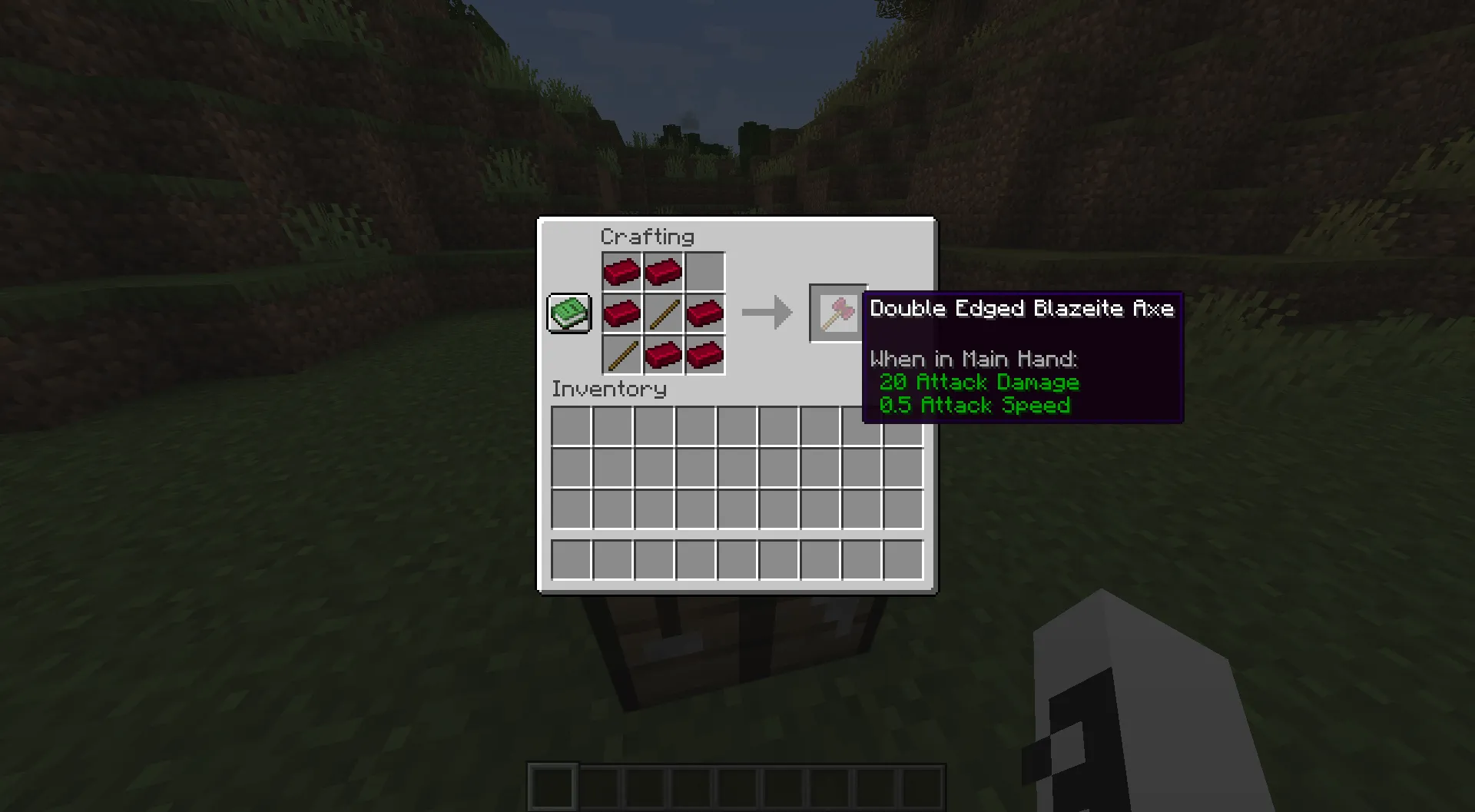Image resolution: width=1475 pixels, height=812 pixels.
Task: Click the empty top-right crafting slot
Action: pyautogui.click(x=705, y=271)
